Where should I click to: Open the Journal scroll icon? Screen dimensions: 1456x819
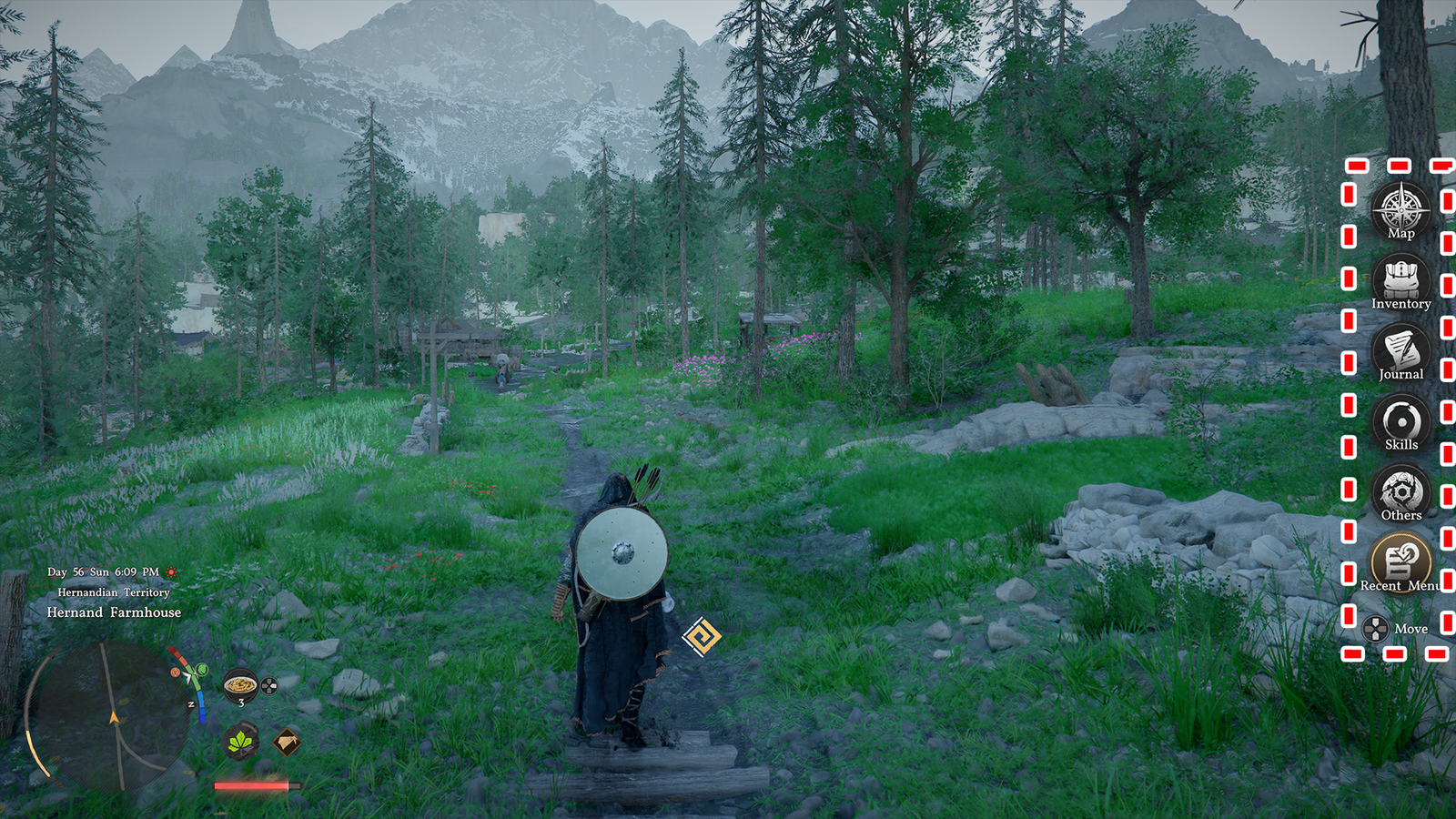pyautogui.click(x=1400, y=349)
